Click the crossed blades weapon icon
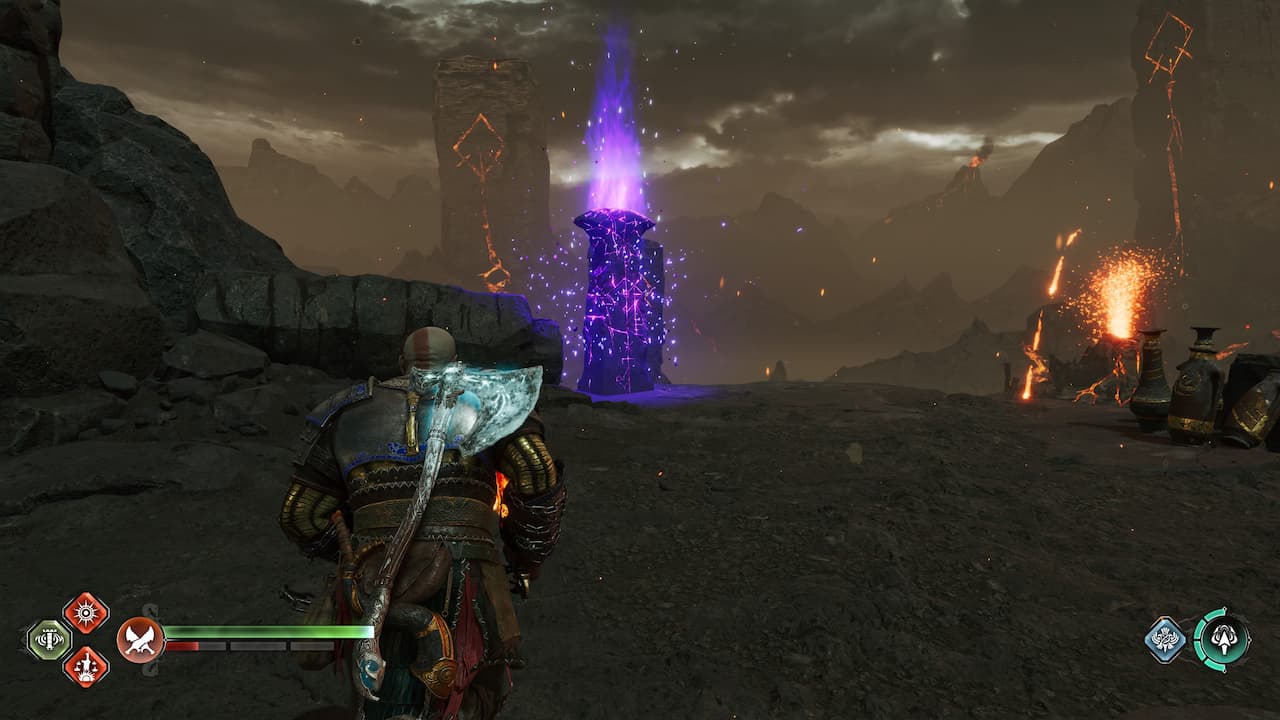The width and height of the screenshot is (1280, 720). (x=140, y=640)
